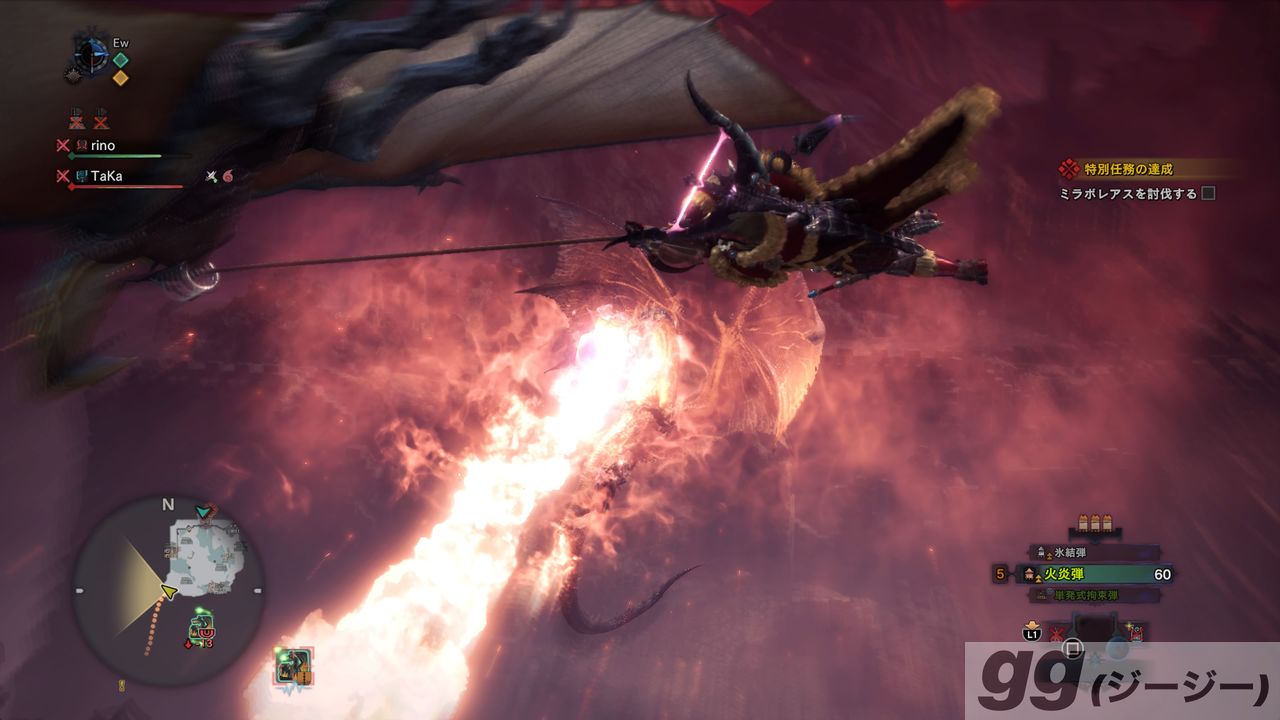Select party member TaKa

[105, 176]
